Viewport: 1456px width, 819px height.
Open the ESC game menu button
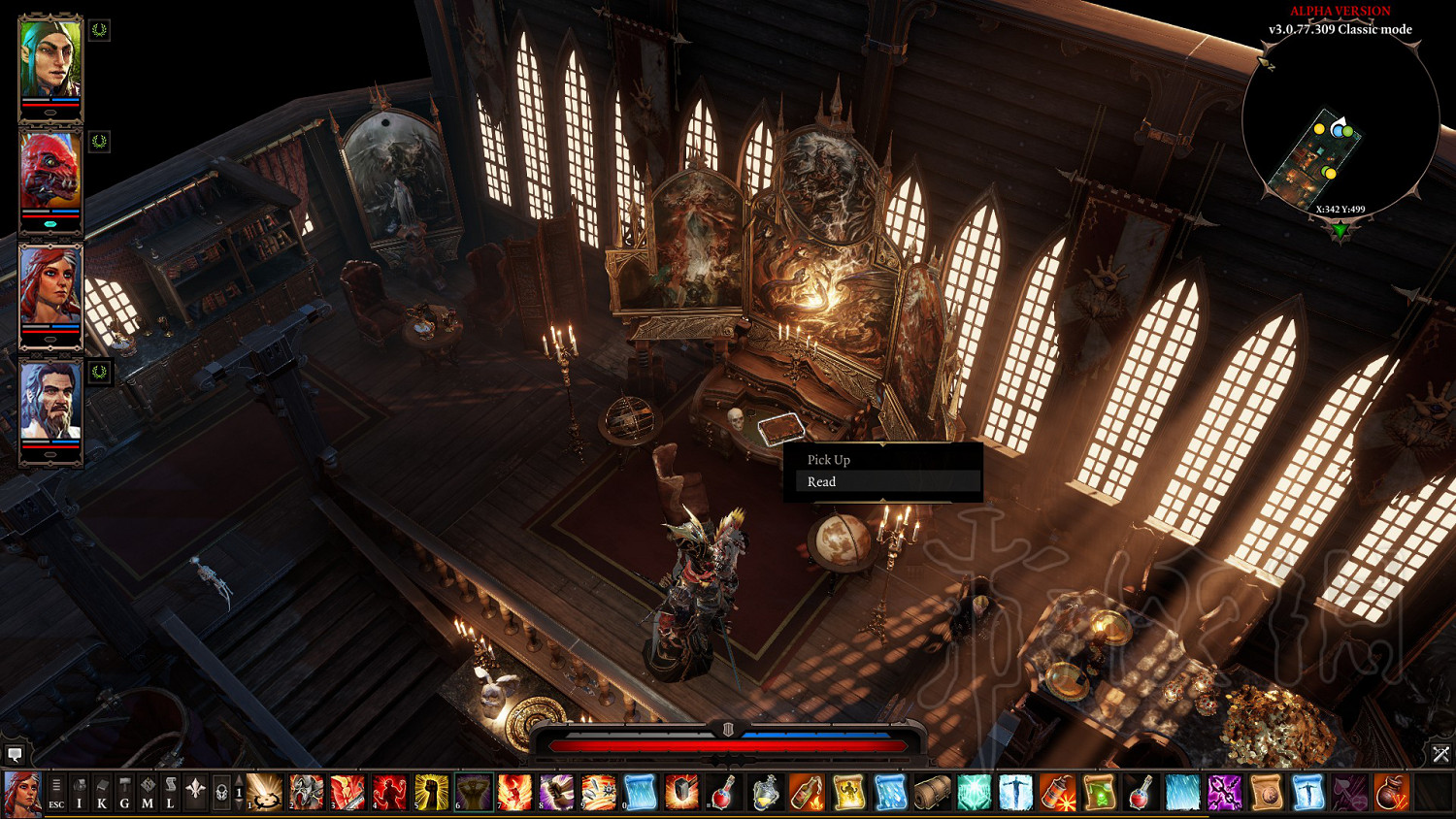56,793
